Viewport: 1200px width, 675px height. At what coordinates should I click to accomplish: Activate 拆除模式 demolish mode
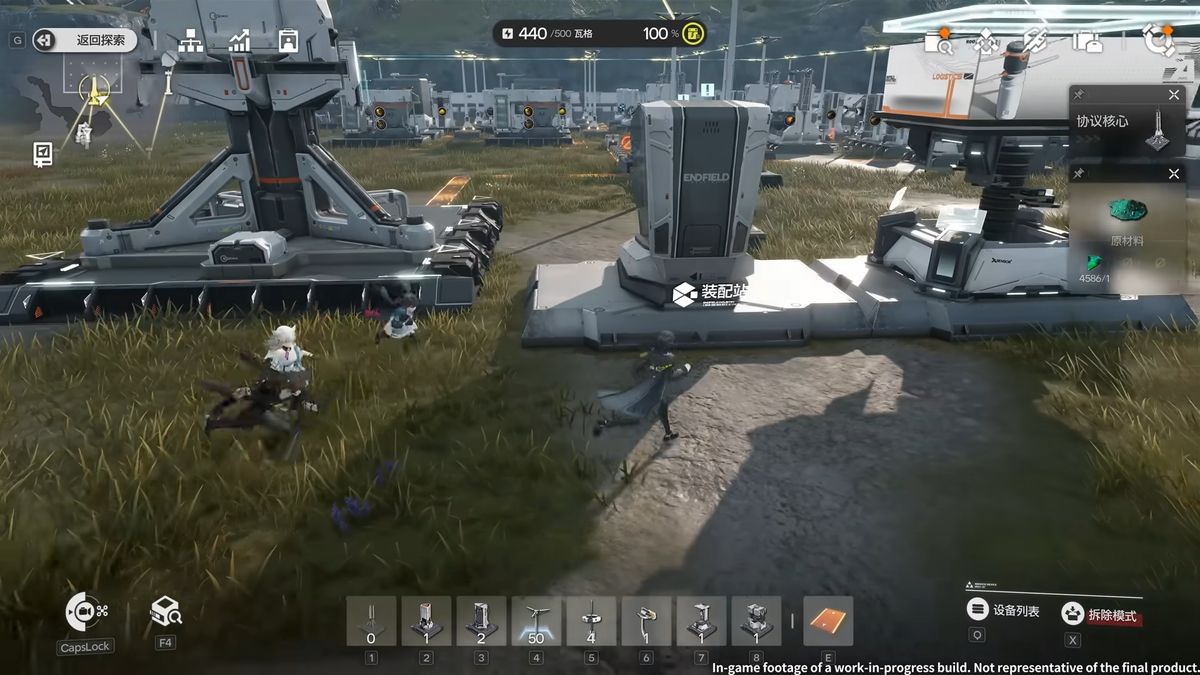1100,614
